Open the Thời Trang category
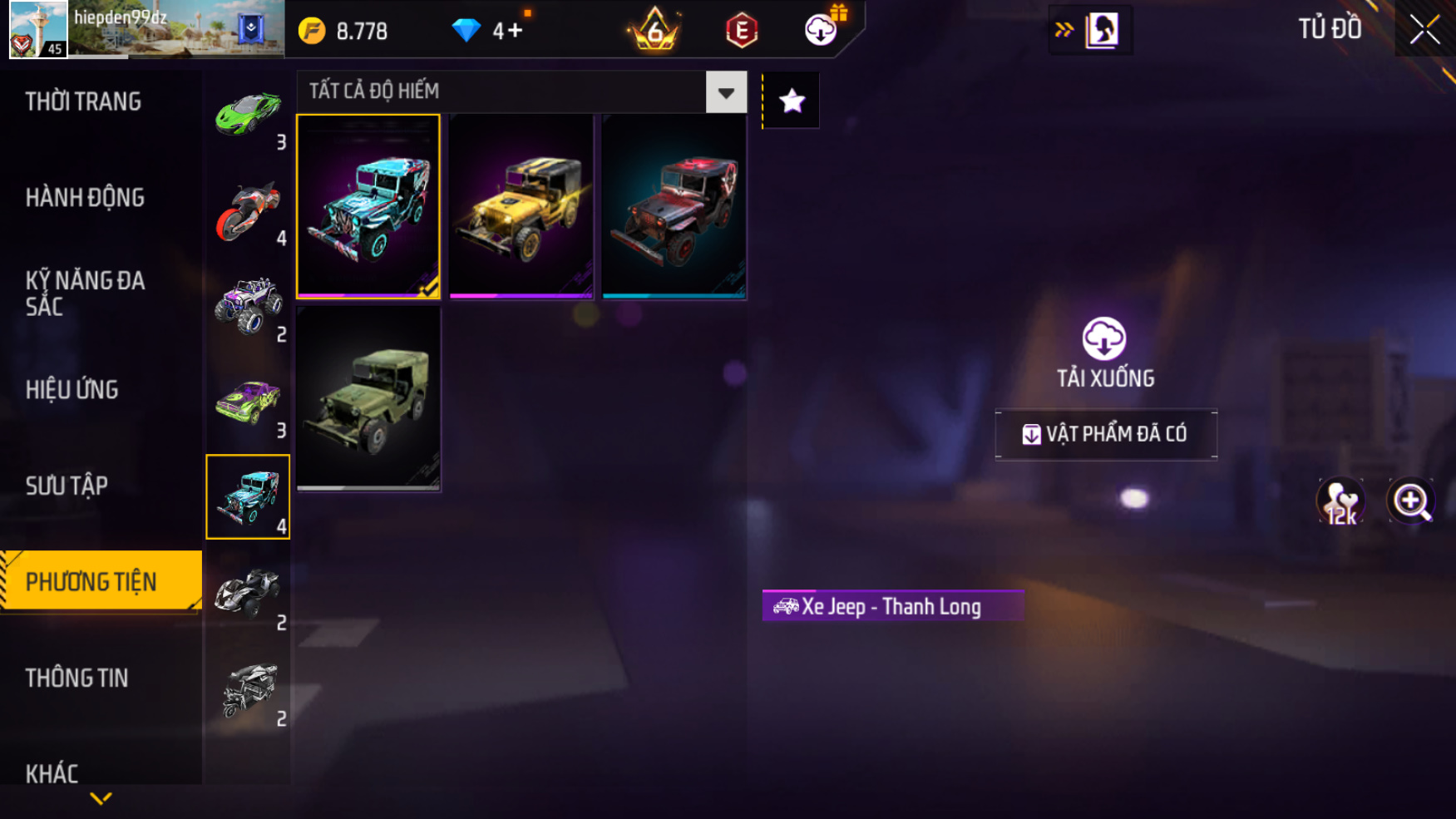Viewport: 1456px width, 819px height. pos(83,101)
